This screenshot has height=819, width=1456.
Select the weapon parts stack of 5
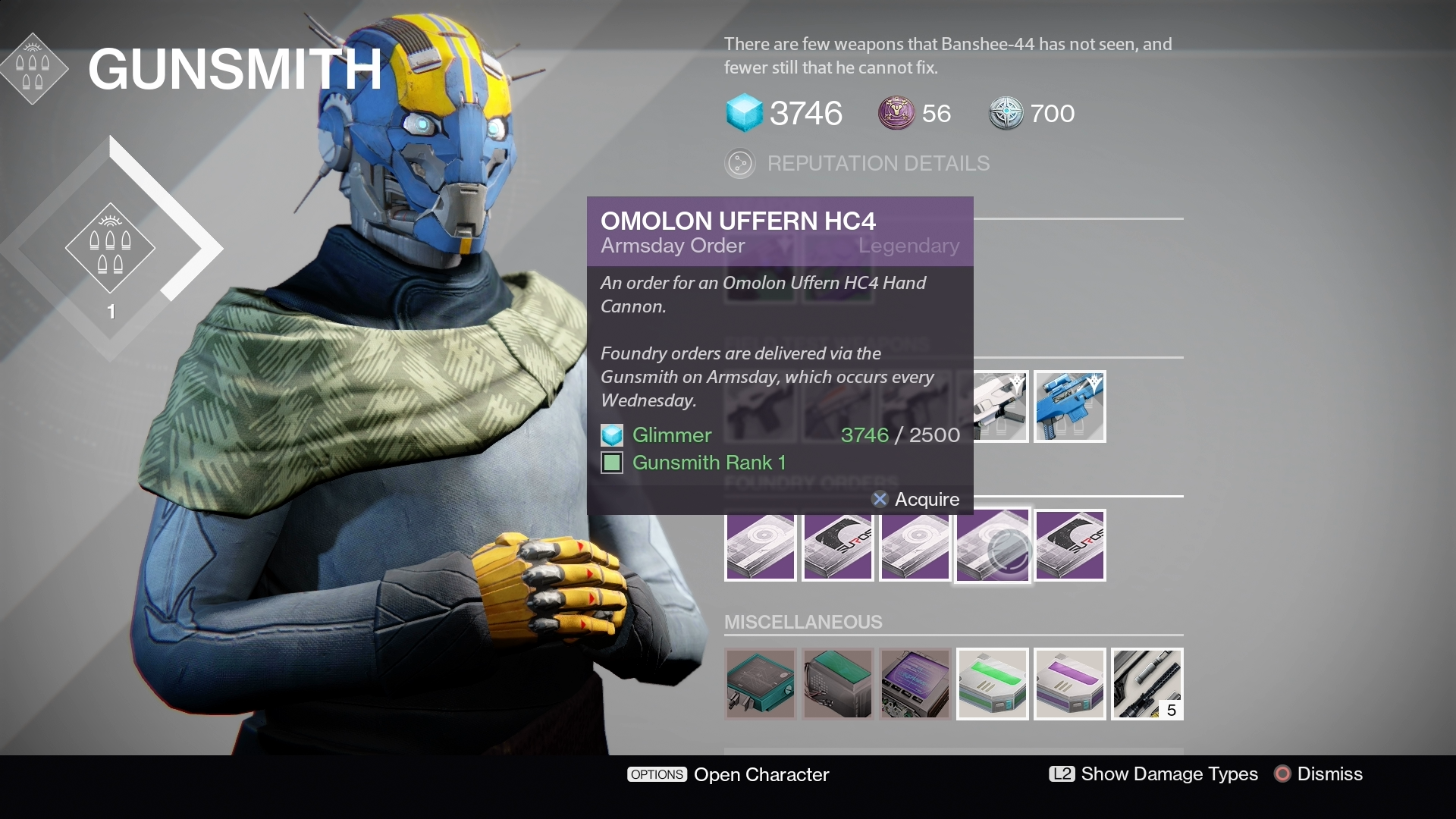click(x=1147, y=684)
